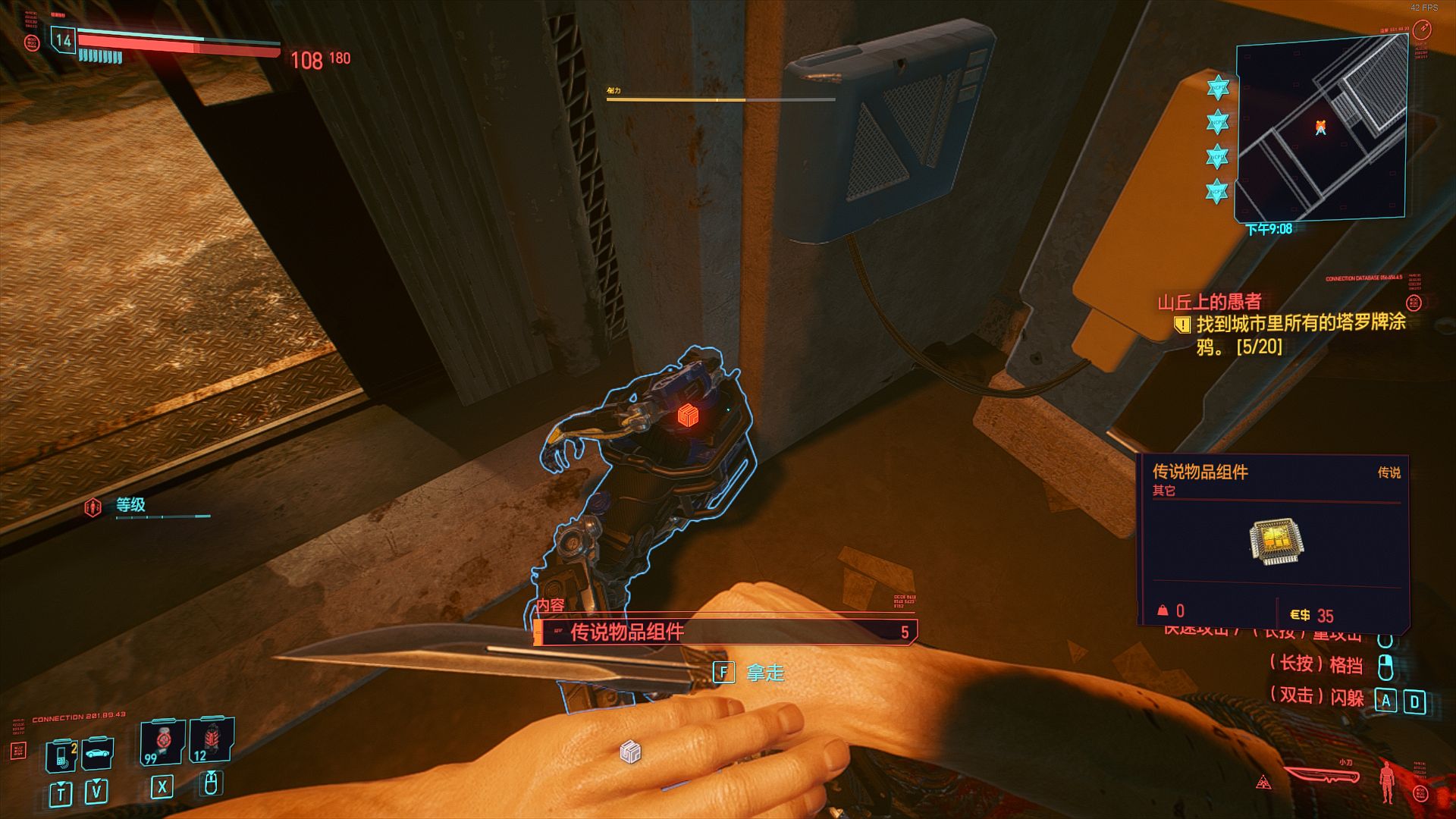Click the body silhouette status icon
The image size is (1456, 819).
(1387, 781)
